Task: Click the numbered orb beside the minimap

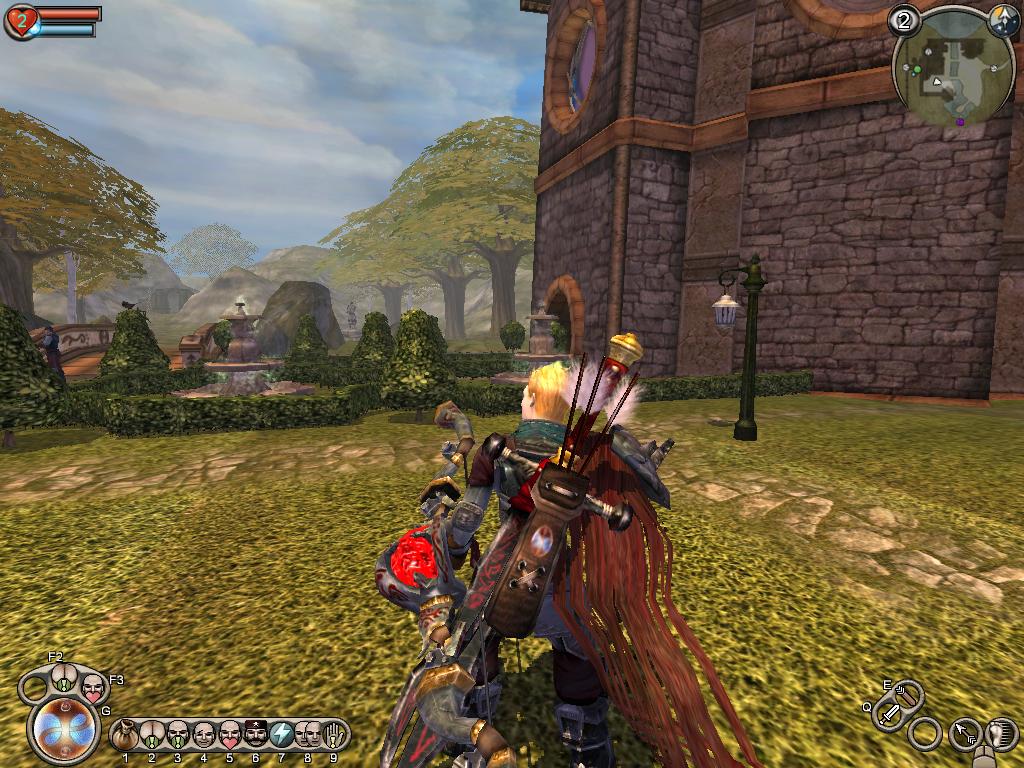Action: pyautogui.click(x=905, y=19)
